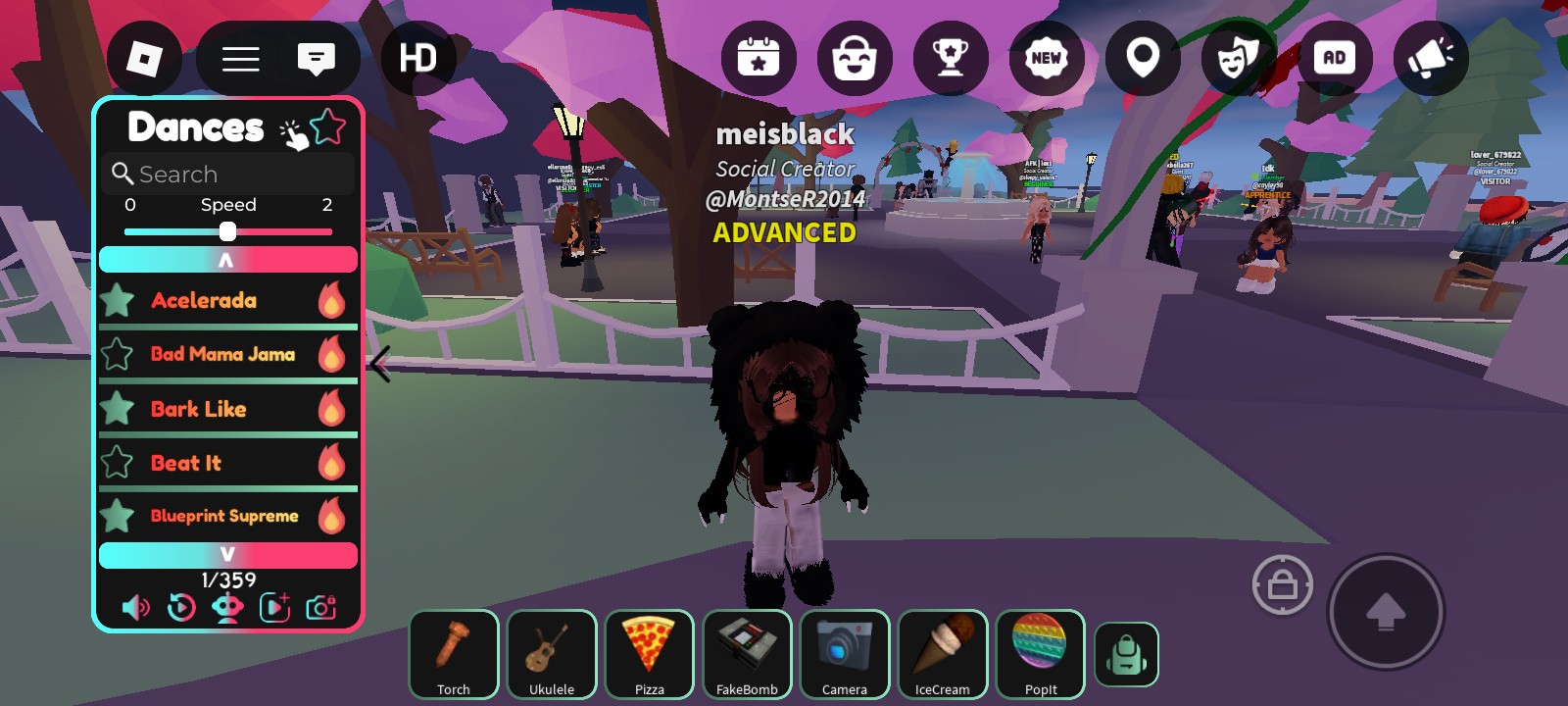Equip the Ukulele hotbar slot
This screenshot has width=1568, height=706.
[x=552, y=654]
